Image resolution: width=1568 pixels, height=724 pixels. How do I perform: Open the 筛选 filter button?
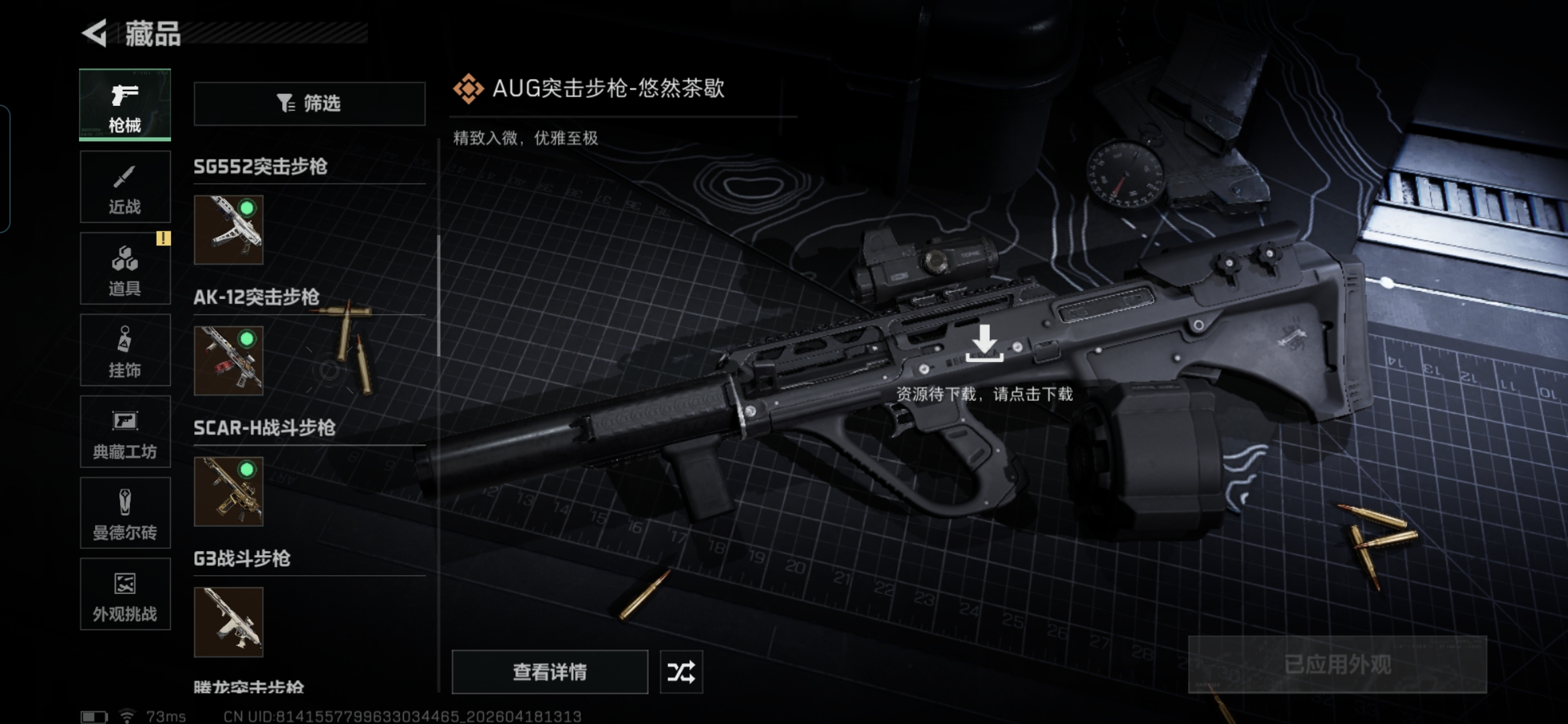[309, 103]
